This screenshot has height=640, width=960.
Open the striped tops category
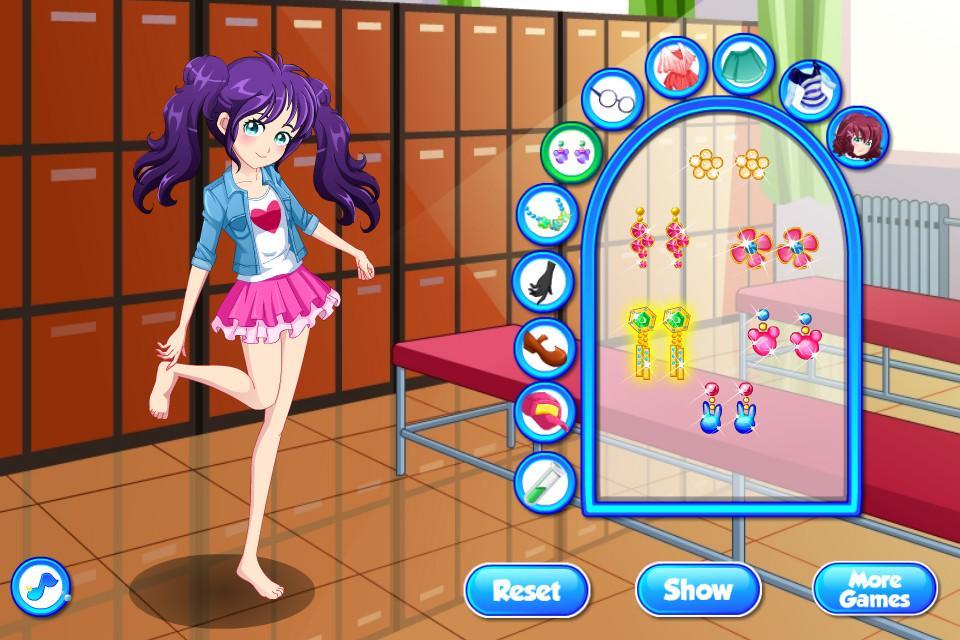pyautogui.click(x=808, y=87)
